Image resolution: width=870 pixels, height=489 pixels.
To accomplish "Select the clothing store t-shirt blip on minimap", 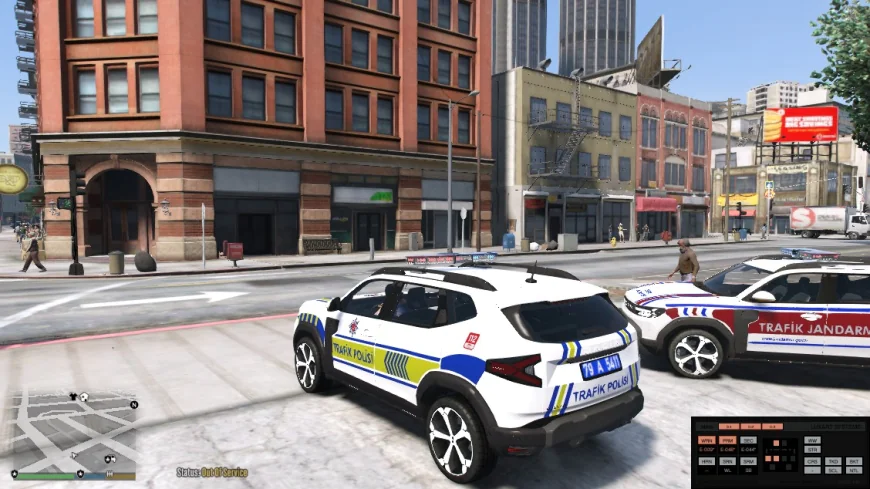I will tap(73, 396).
